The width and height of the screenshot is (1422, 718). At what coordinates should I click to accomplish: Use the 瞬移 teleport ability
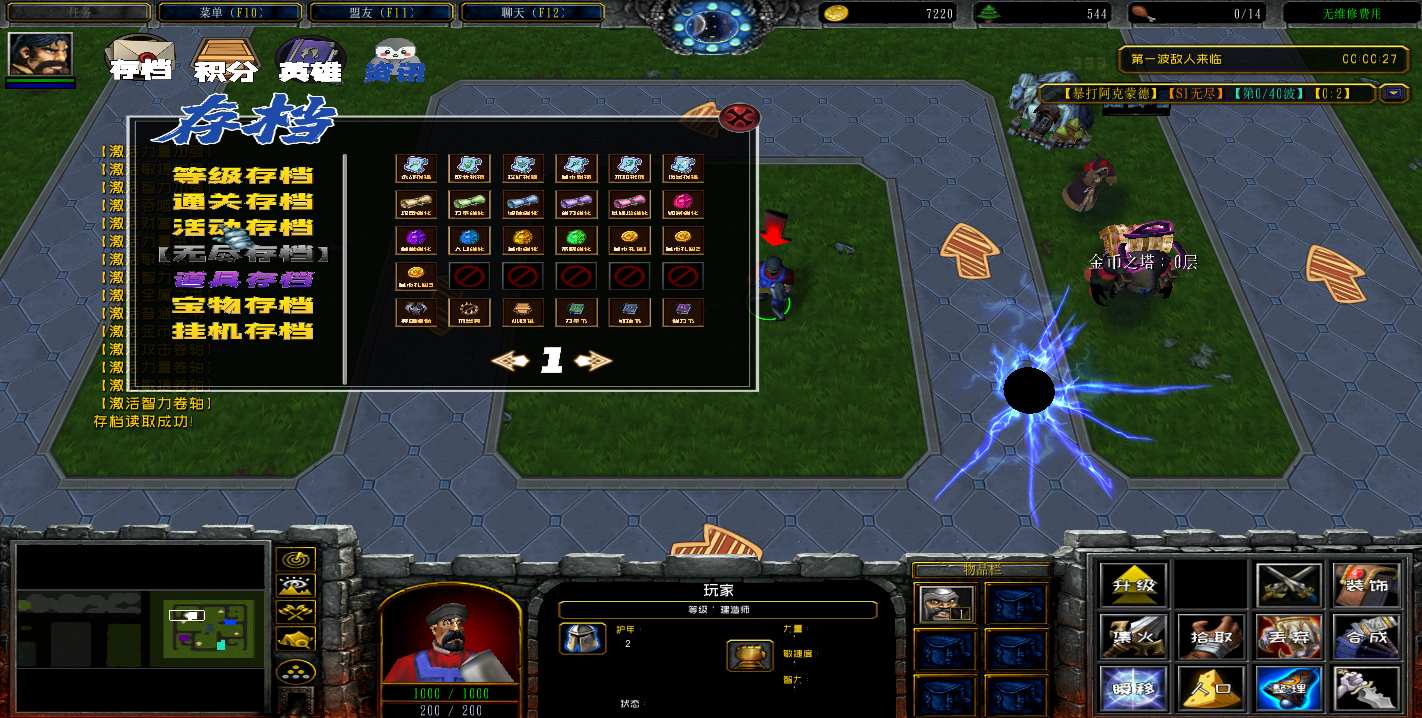pyautogui.click(x=1134, y=687)
